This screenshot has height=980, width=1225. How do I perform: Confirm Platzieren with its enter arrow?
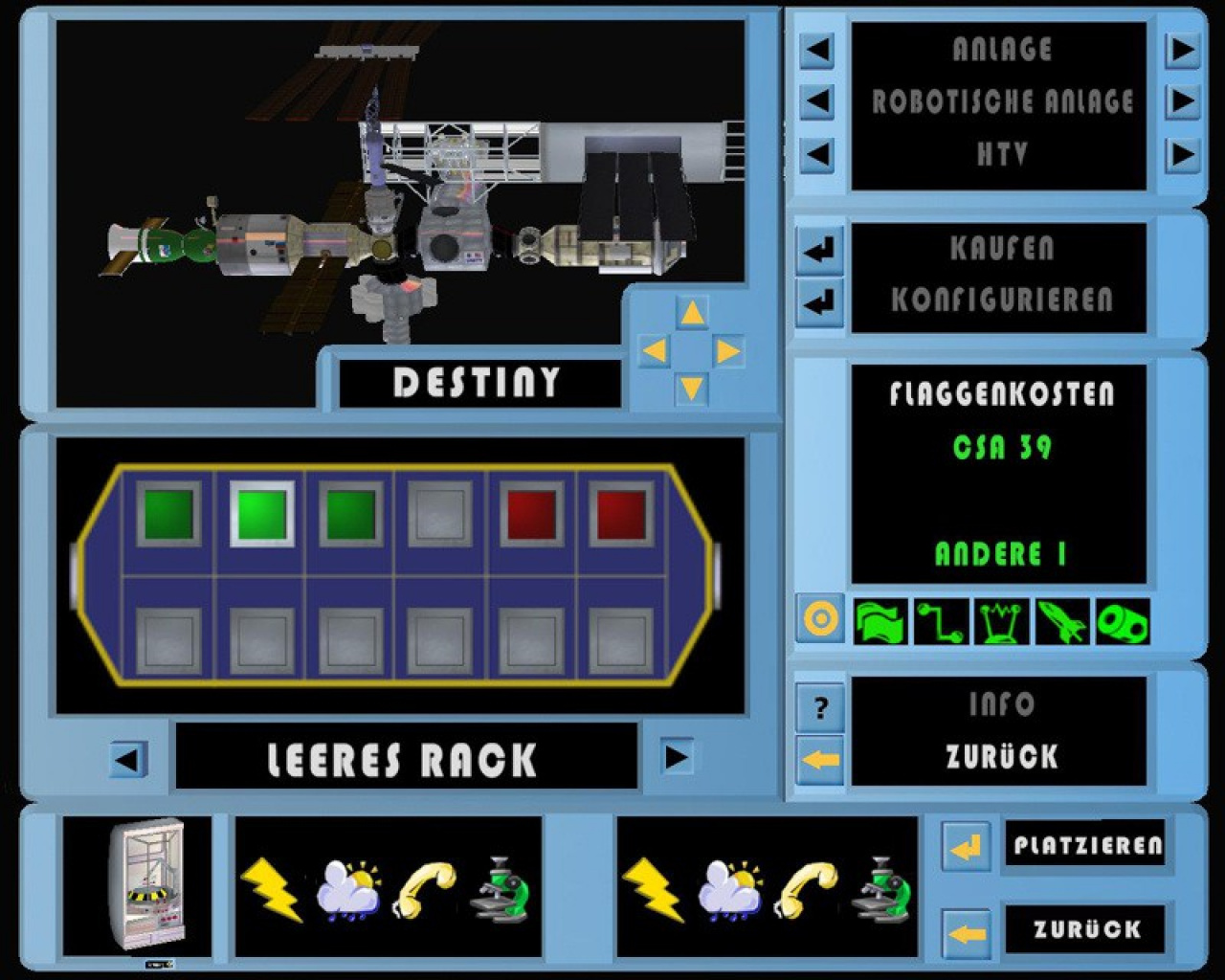coord(966,846)
